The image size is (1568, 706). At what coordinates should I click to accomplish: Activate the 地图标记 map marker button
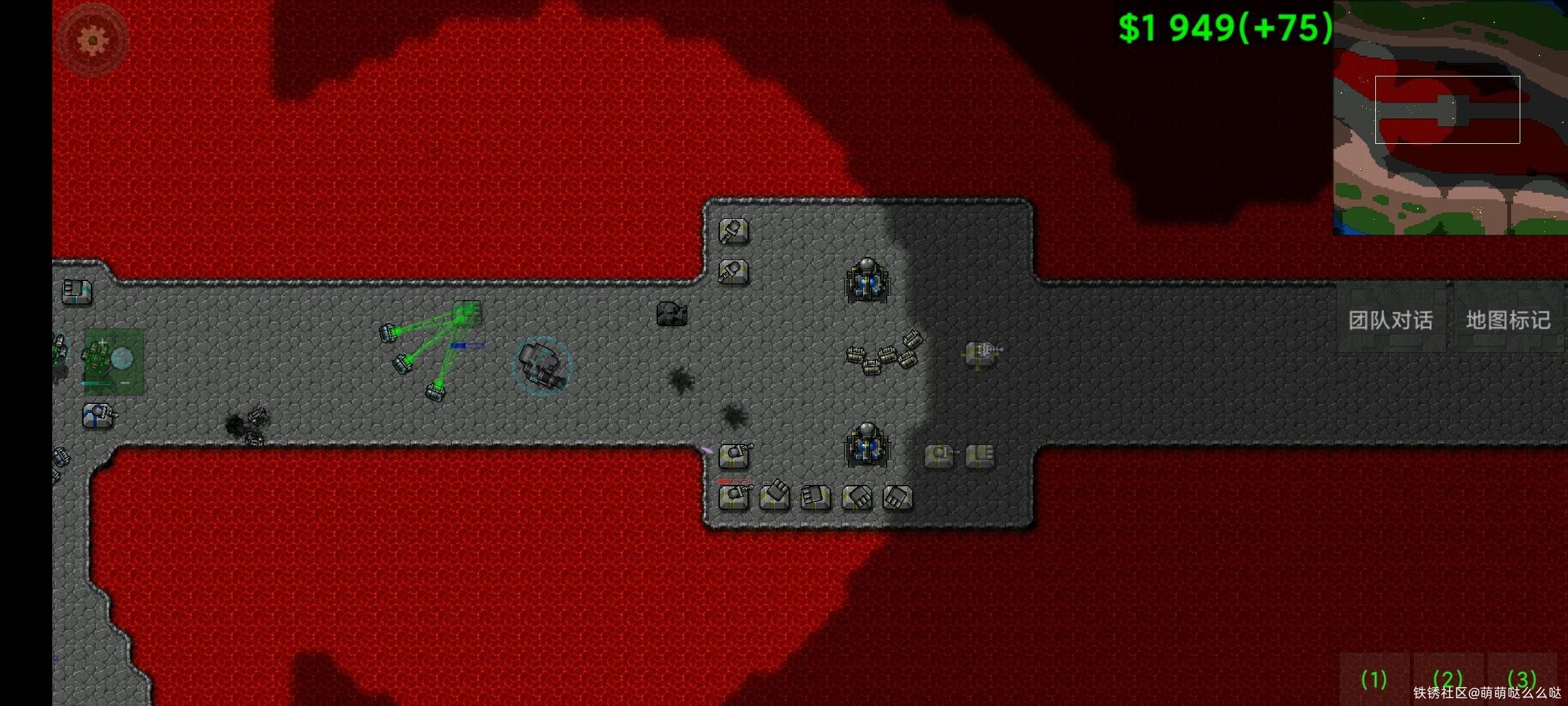tap(1508, 320)
